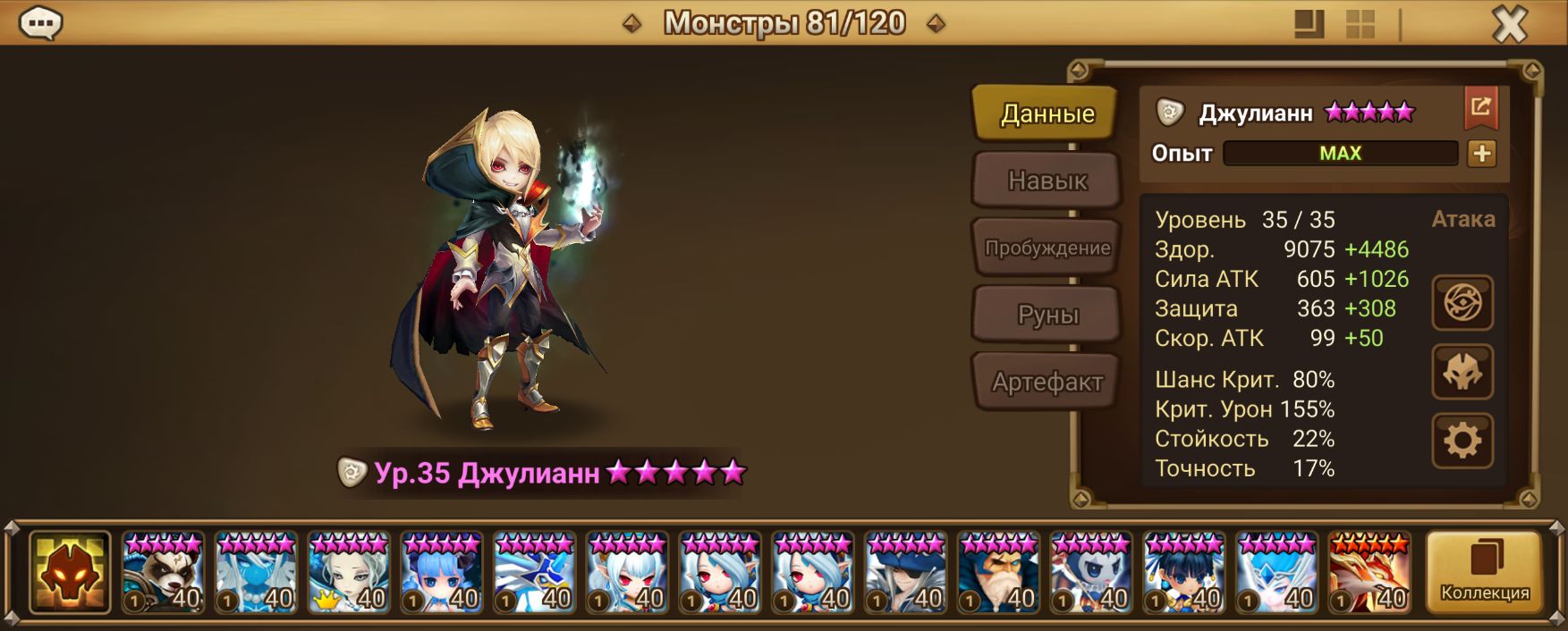1568x631 pixels.
Task: Select the Руны tab
Action: click(x=1047, y=315)
